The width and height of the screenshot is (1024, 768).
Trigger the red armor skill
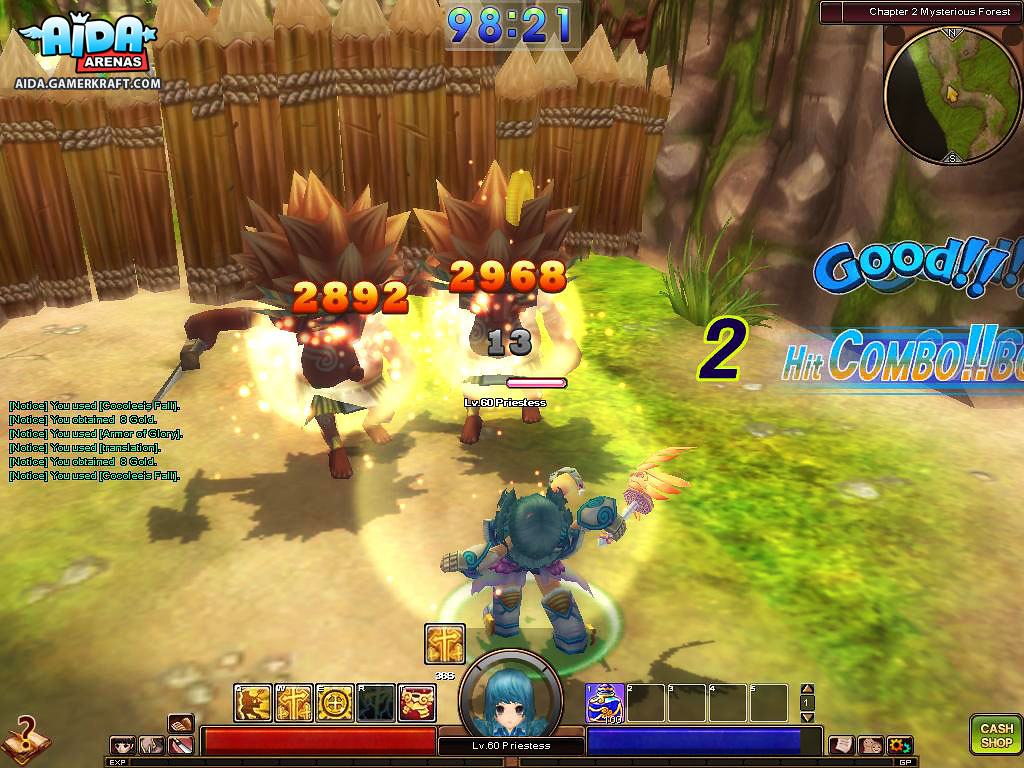point(417,703)
